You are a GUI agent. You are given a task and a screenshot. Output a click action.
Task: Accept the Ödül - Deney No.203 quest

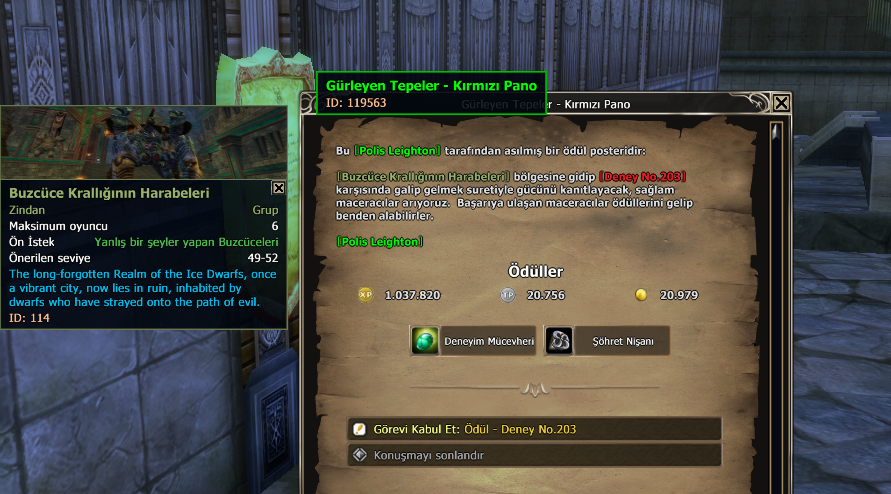click(x=534, y=429)
